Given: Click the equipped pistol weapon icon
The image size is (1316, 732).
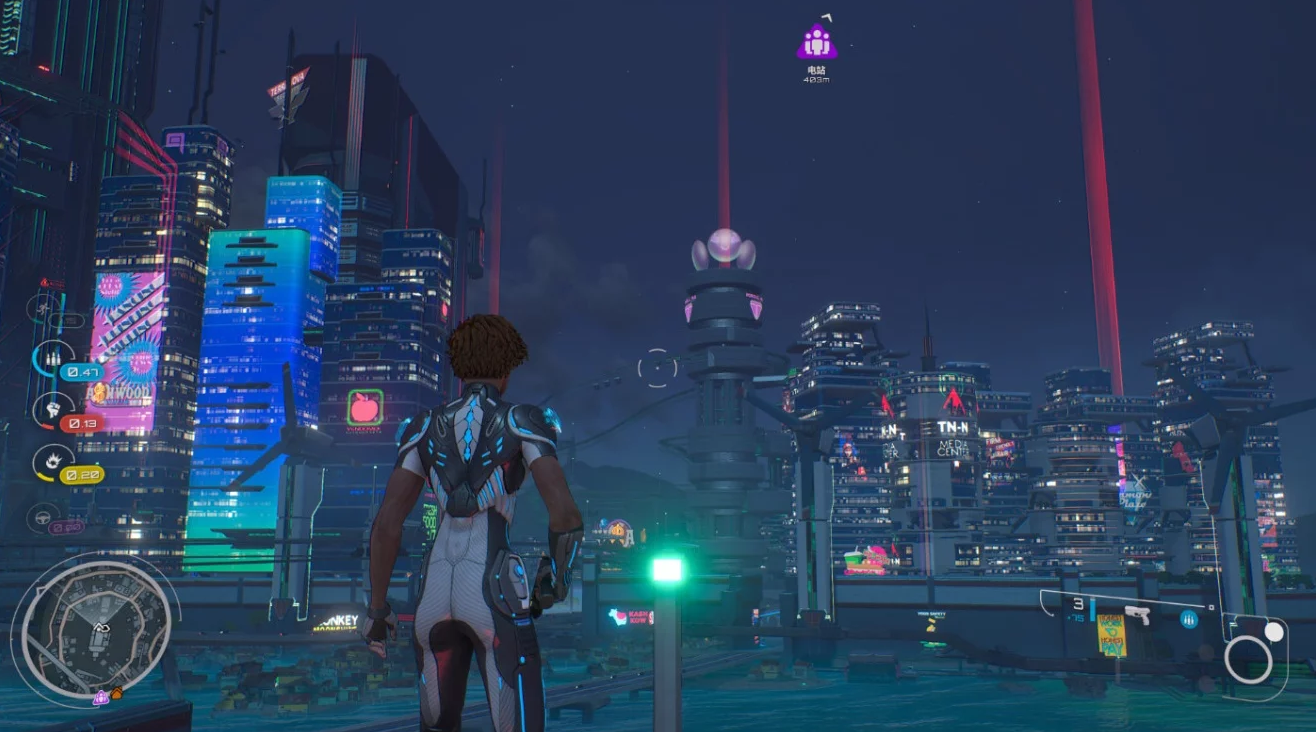Looking at the screenshot, I should [1137, 615].
